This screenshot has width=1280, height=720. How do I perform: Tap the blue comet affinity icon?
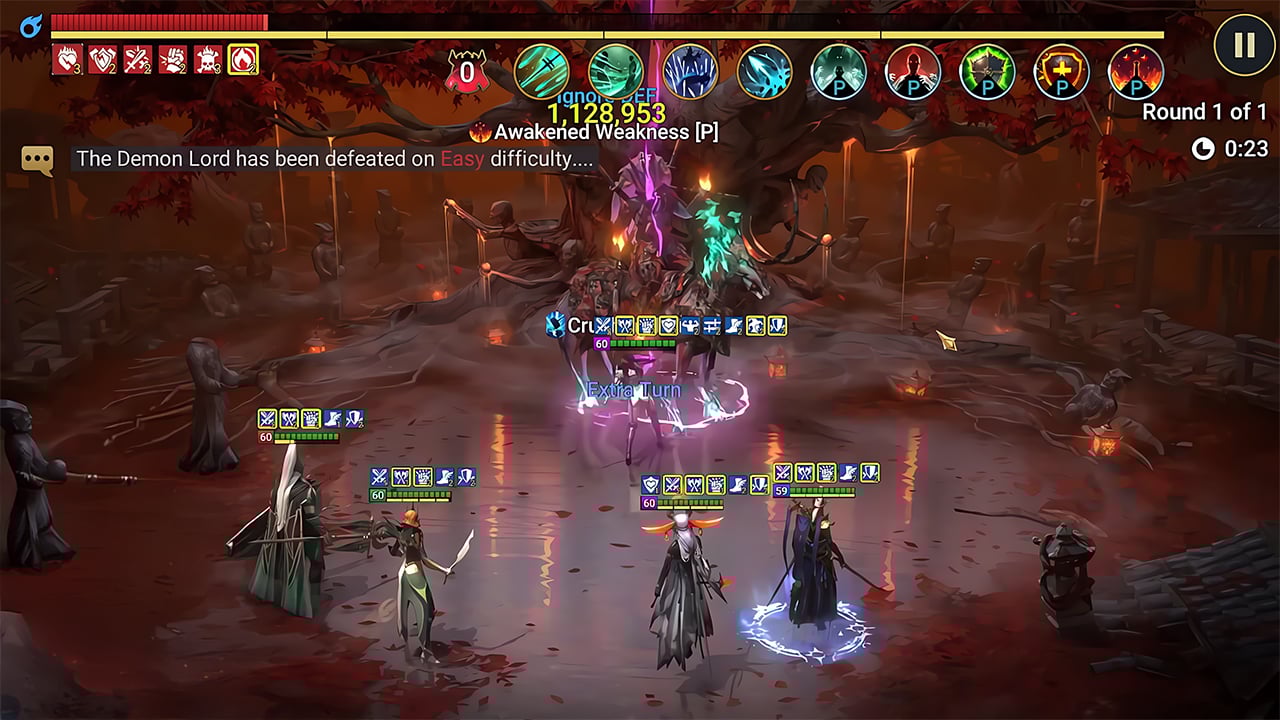click(30, 24)
